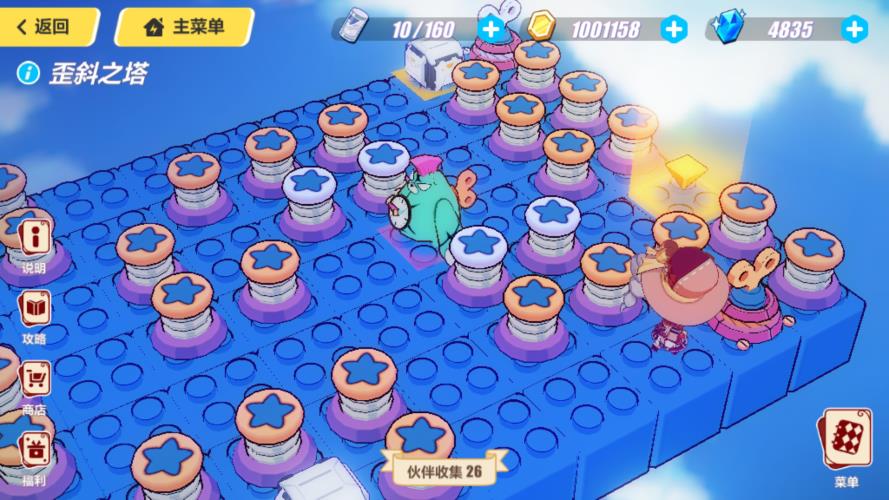
Task: View the 伙伴收集 companion collection
Action: pos(444,470)
